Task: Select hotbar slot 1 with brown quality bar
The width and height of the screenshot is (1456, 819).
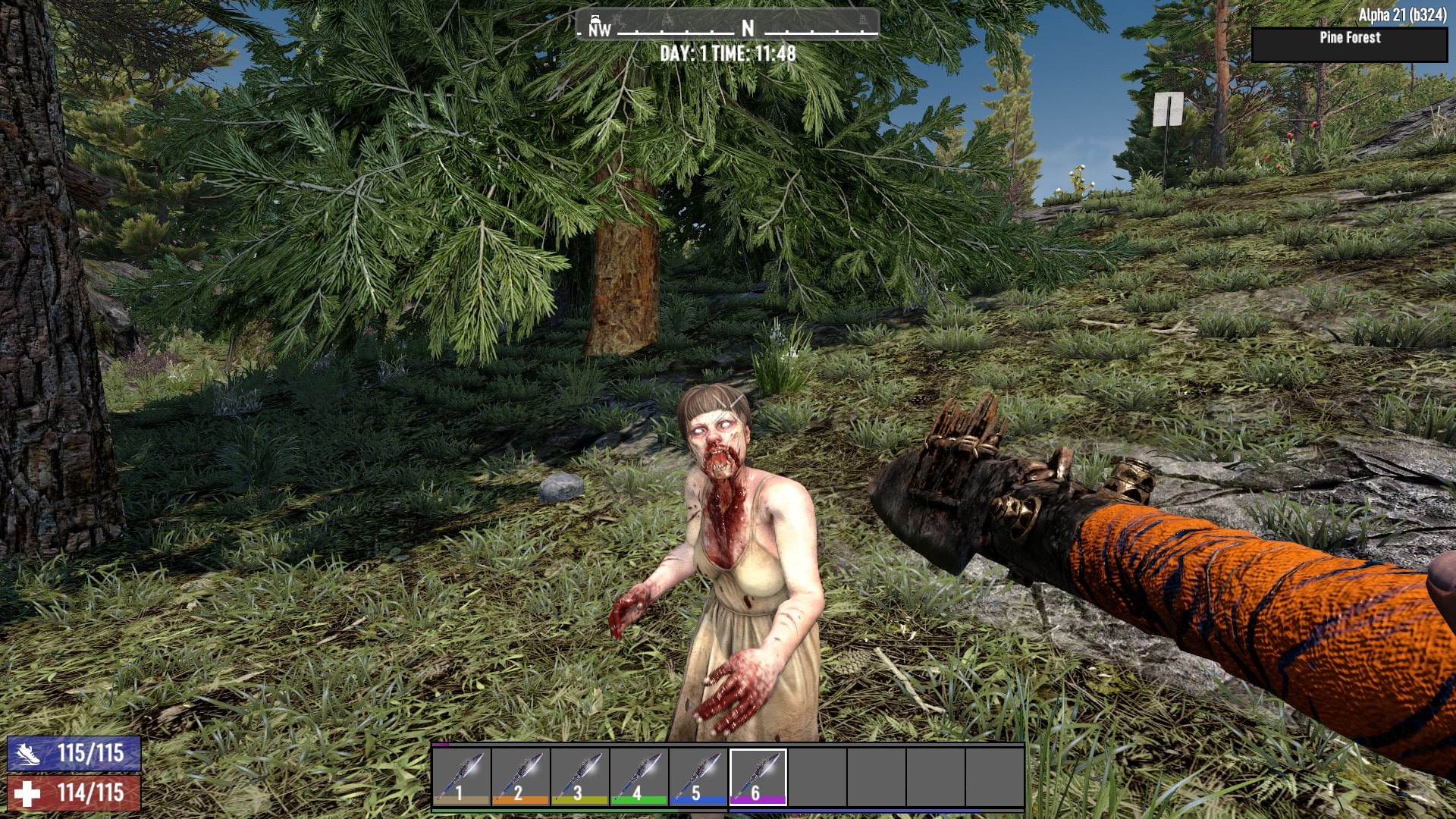Action: coord(462,776)
